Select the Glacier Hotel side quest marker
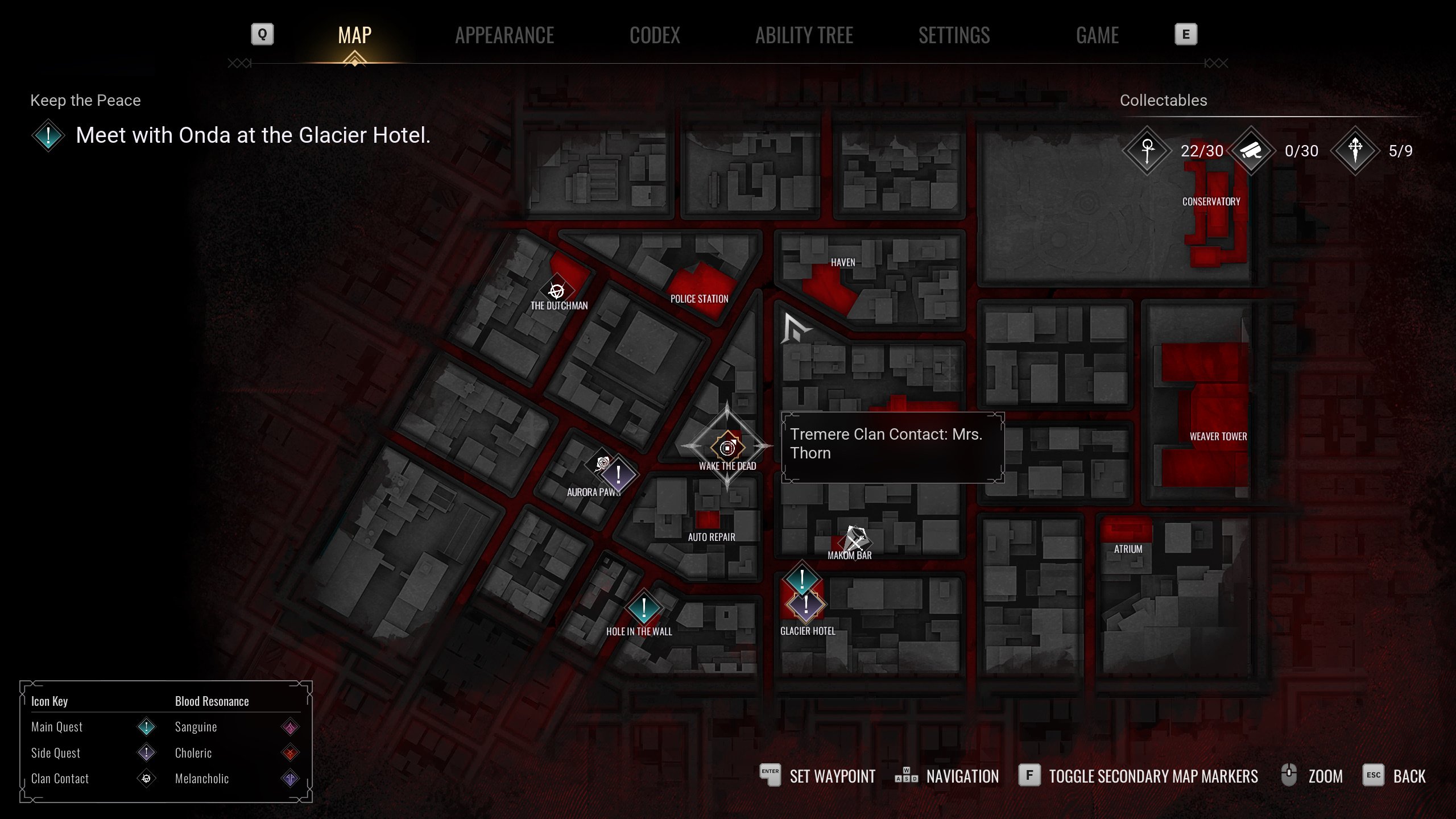This screenshot has width=1456, height=819. click(x=806, y=605)
